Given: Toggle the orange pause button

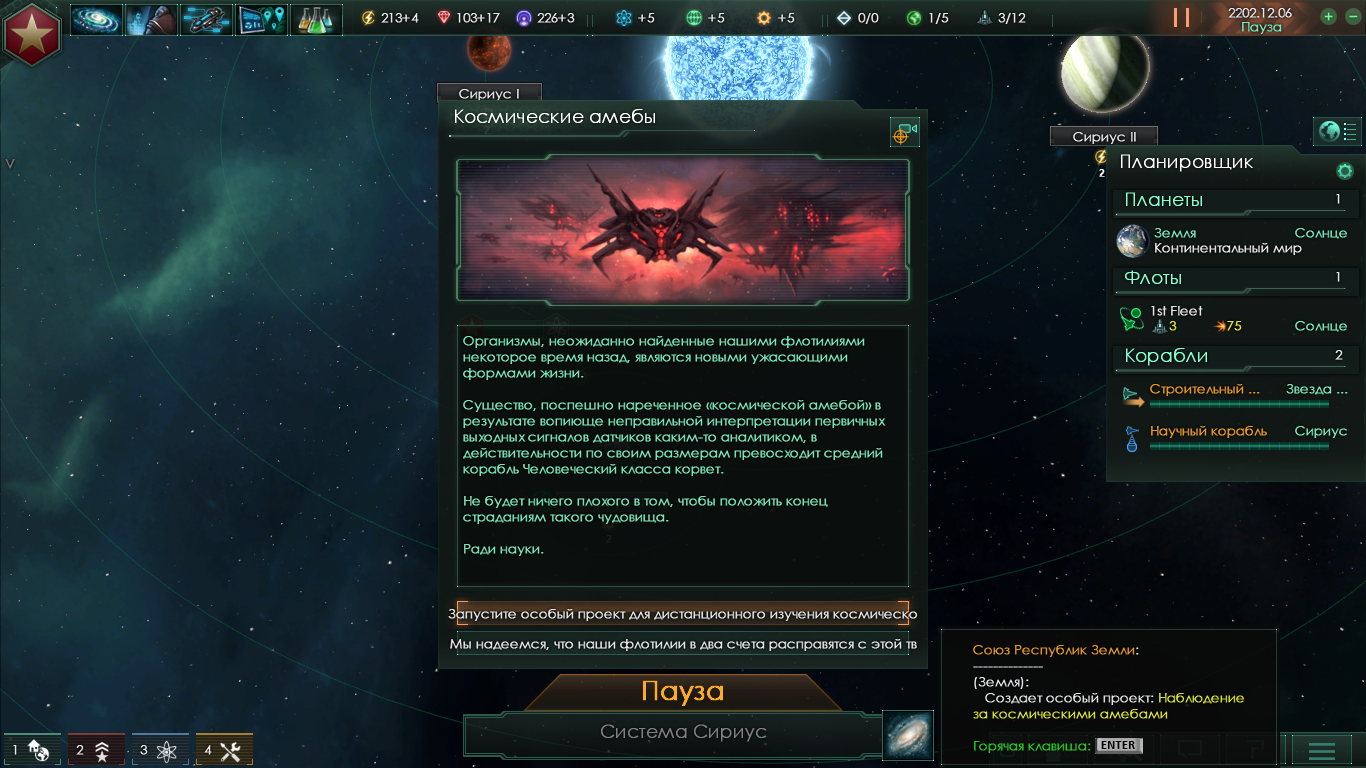Looking at the screenshot, I should (1181, 18).
